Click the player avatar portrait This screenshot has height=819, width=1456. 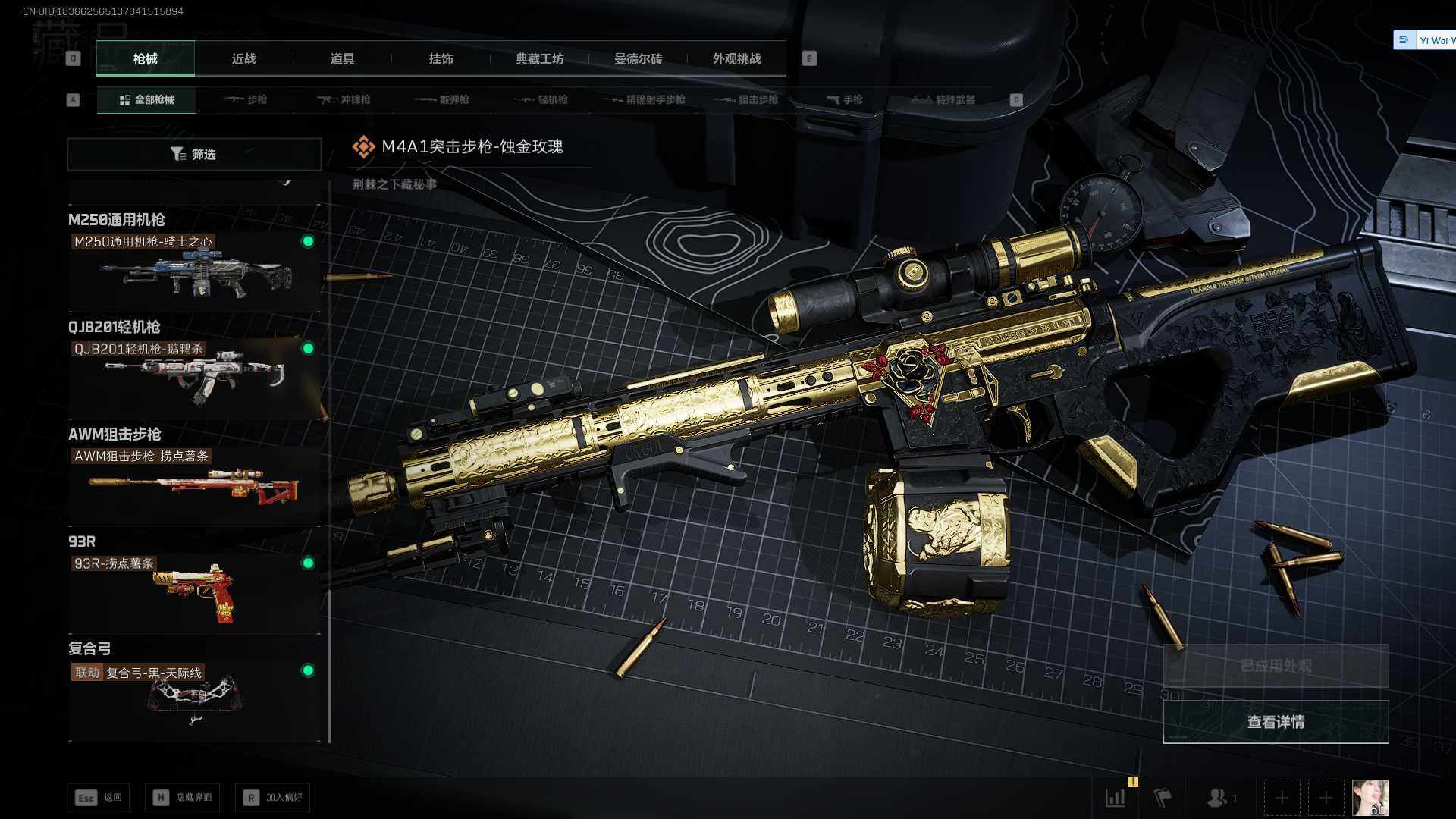[x=1370, y=798]
